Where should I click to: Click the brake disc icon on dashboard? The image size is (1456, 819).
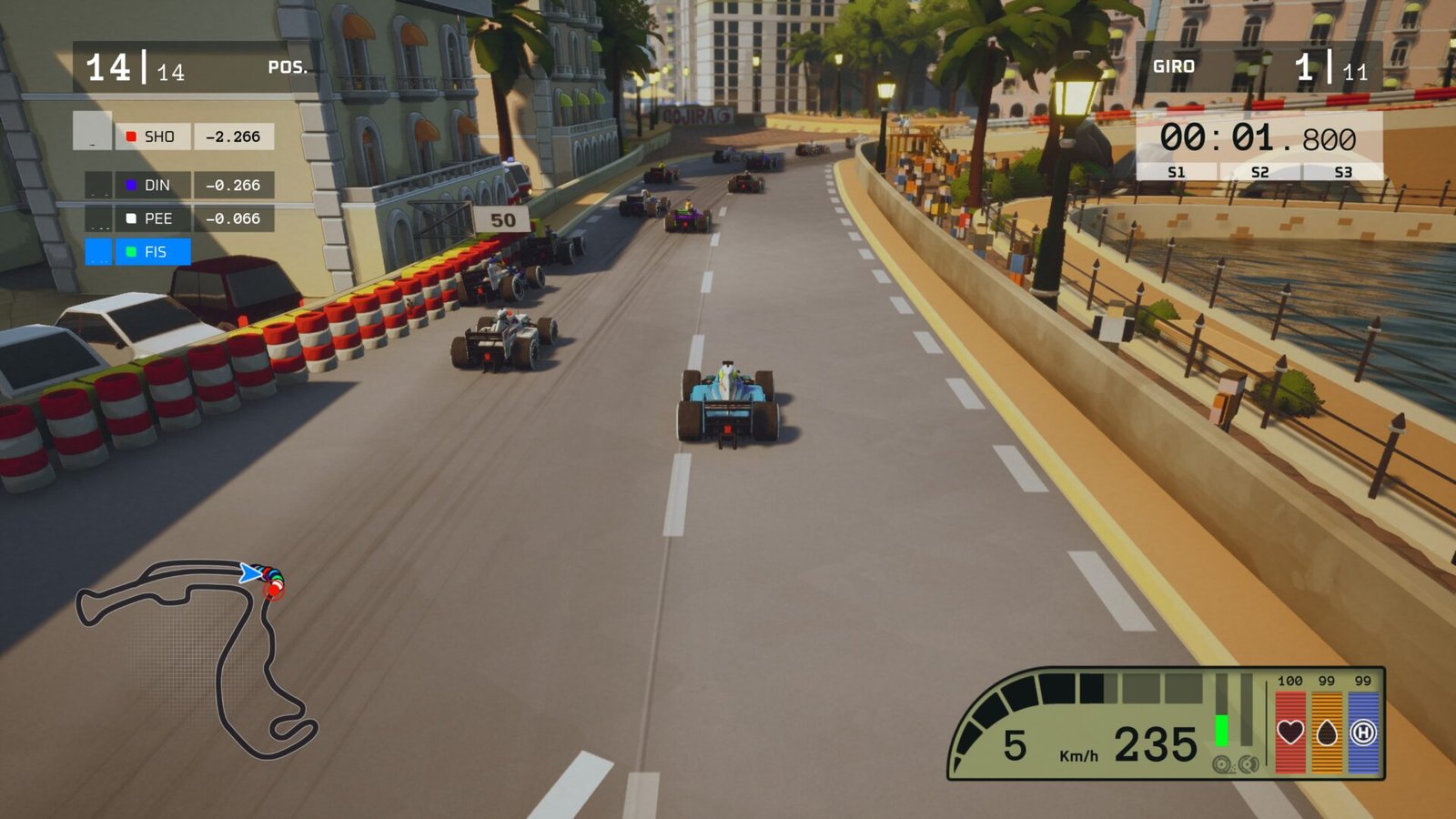pyautogui.click(x=1248, y=763)
